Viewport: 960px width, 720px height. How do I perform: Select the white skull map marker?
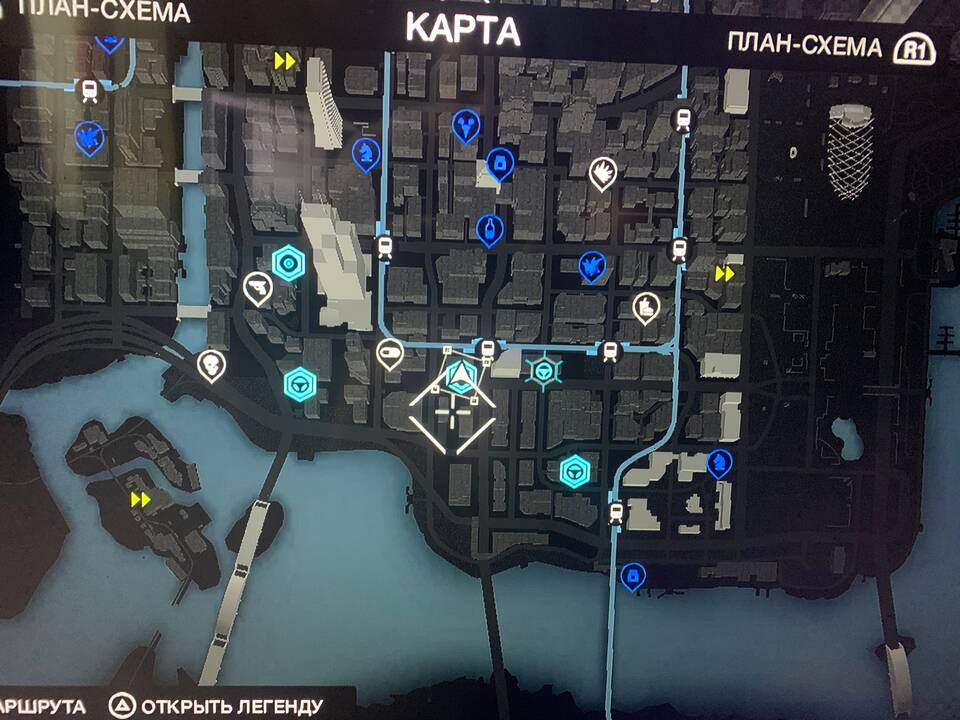[x=211, y=362]
